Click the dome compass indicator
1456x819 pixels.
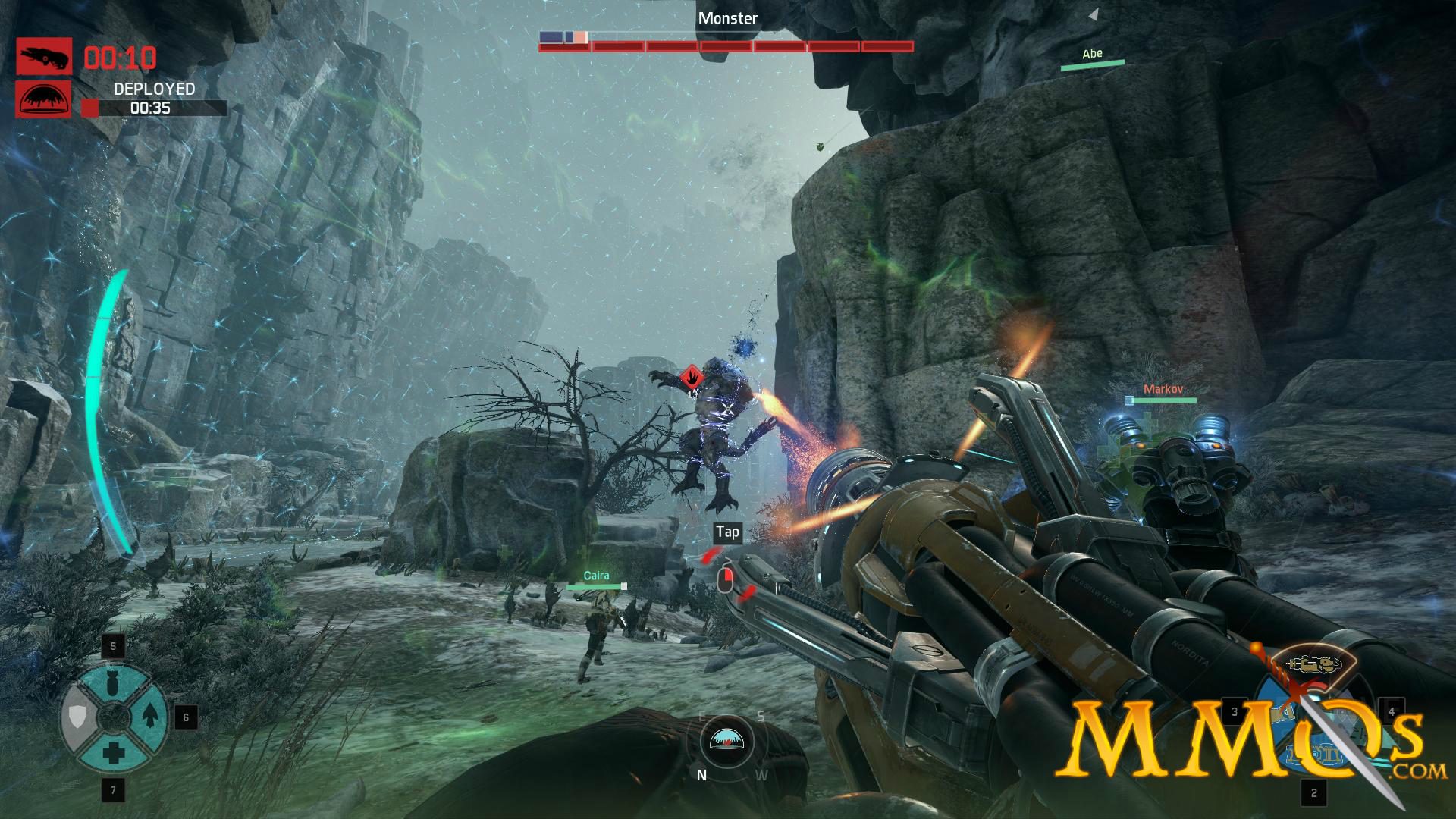[727, 740]
